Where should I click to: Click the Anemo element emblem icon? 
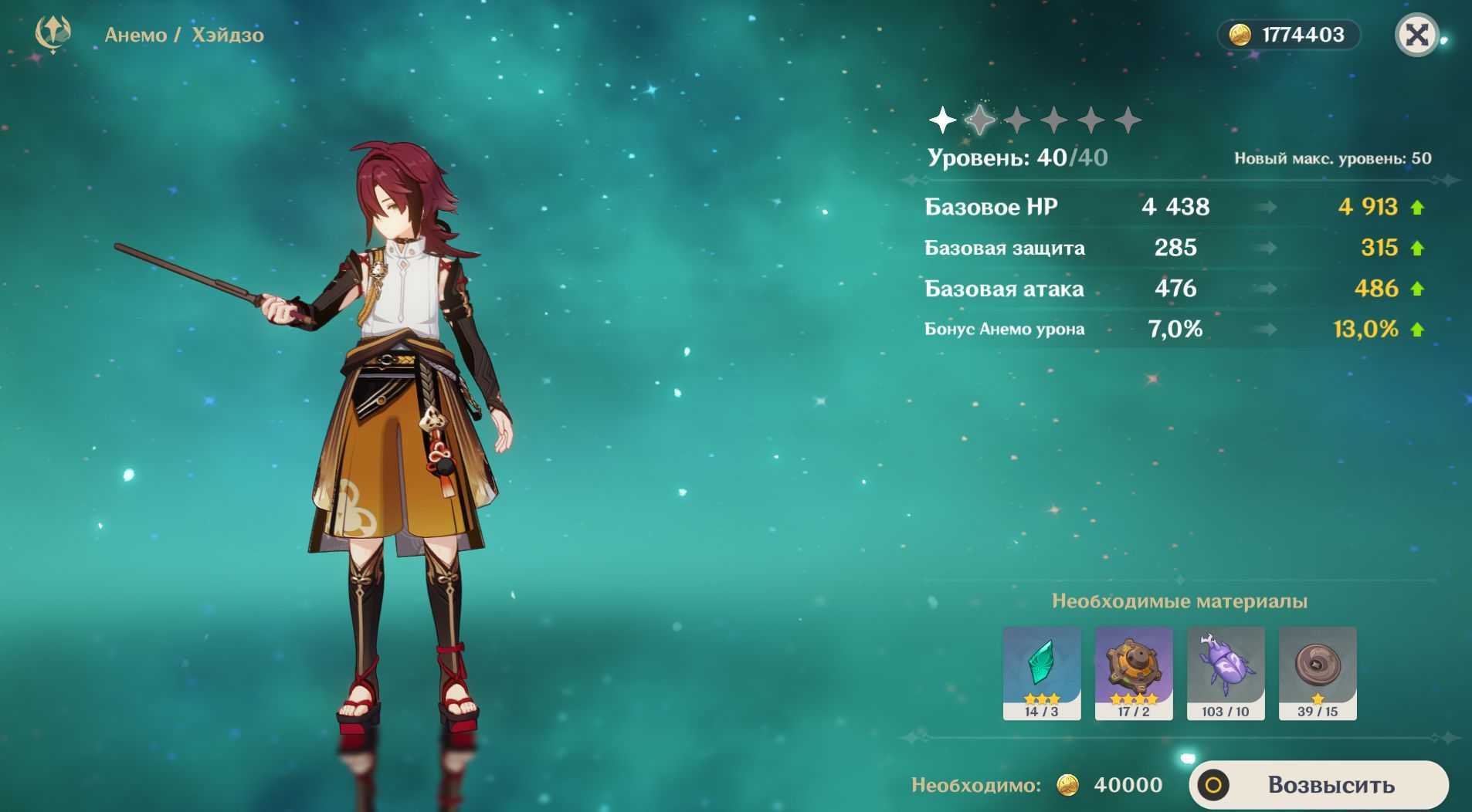click(53, 34)
